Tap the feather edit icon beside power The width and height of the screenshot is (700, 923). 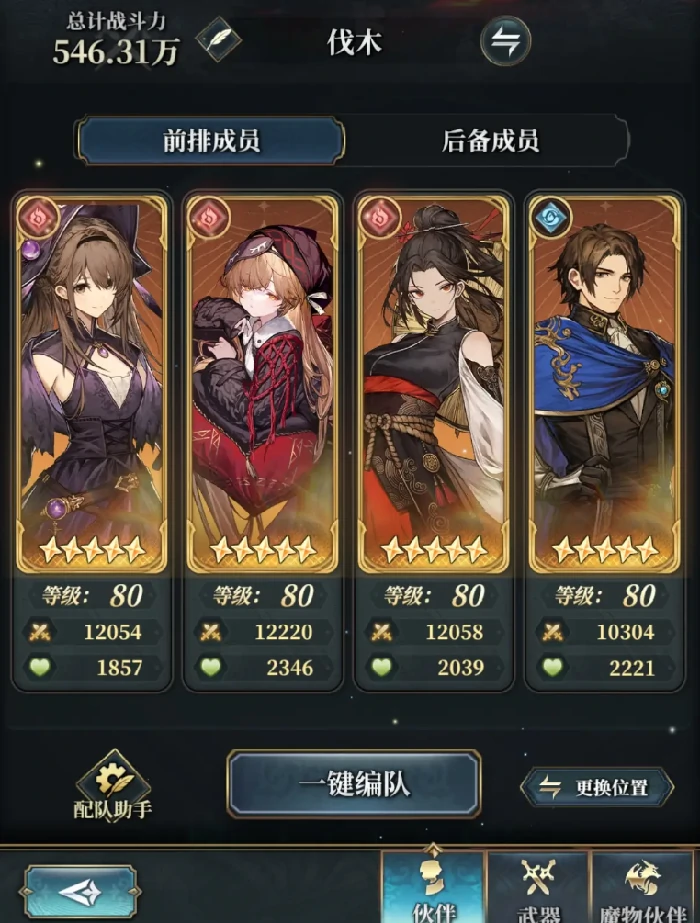click(x=218, y=41)
